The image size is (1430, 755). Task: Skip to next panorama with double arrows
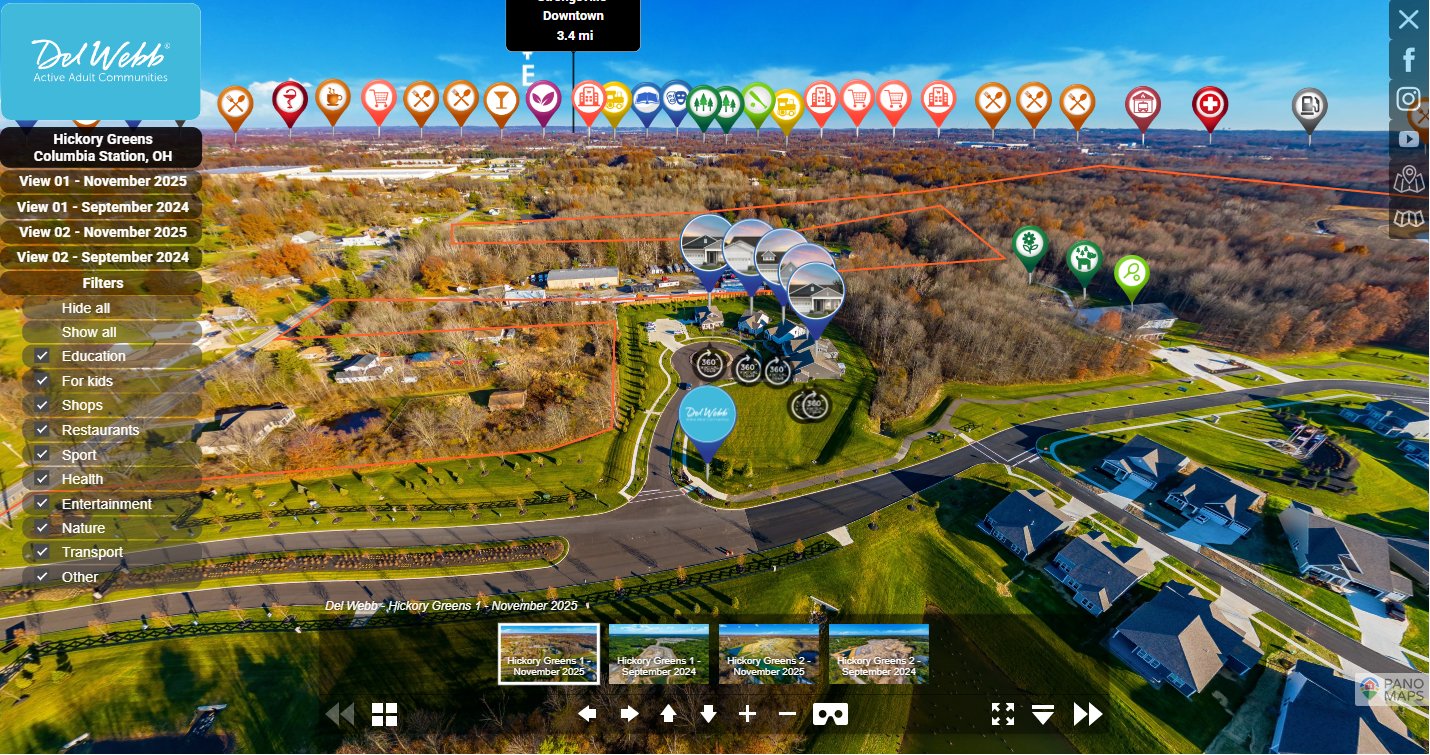[x=1088, y=714]
